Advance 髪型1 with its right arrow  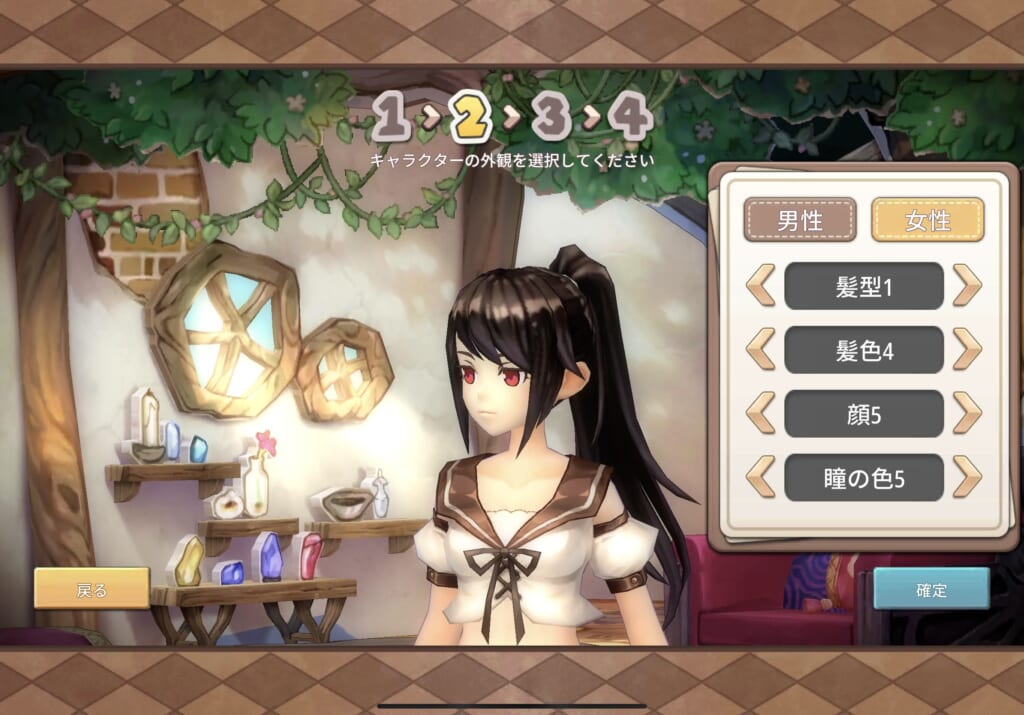pos(967,286)
